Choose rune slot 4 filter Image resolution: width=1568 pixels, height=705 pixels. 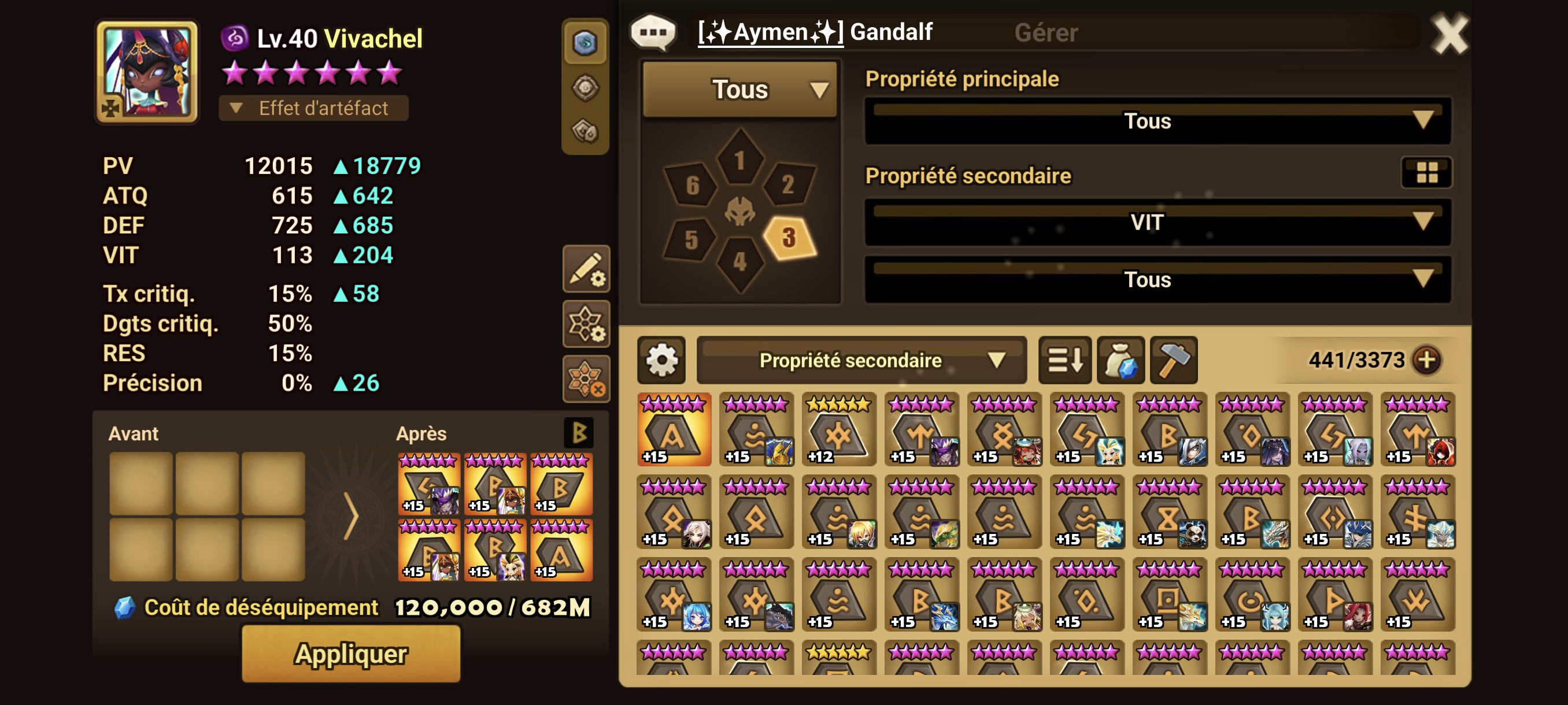pos(739,262)
